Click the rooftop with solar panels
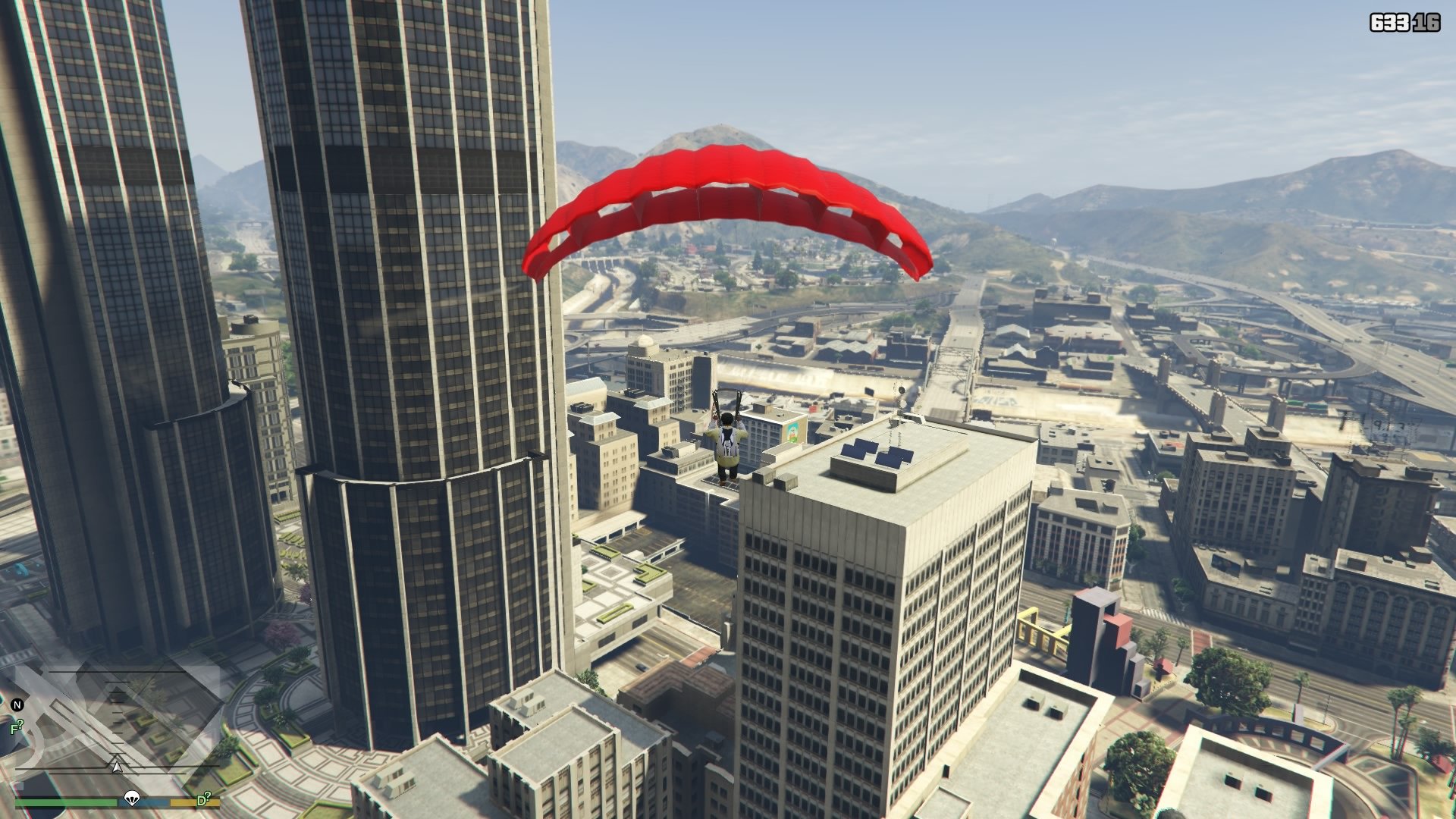This screenshot has width=1456, height=819. [876, 451]
